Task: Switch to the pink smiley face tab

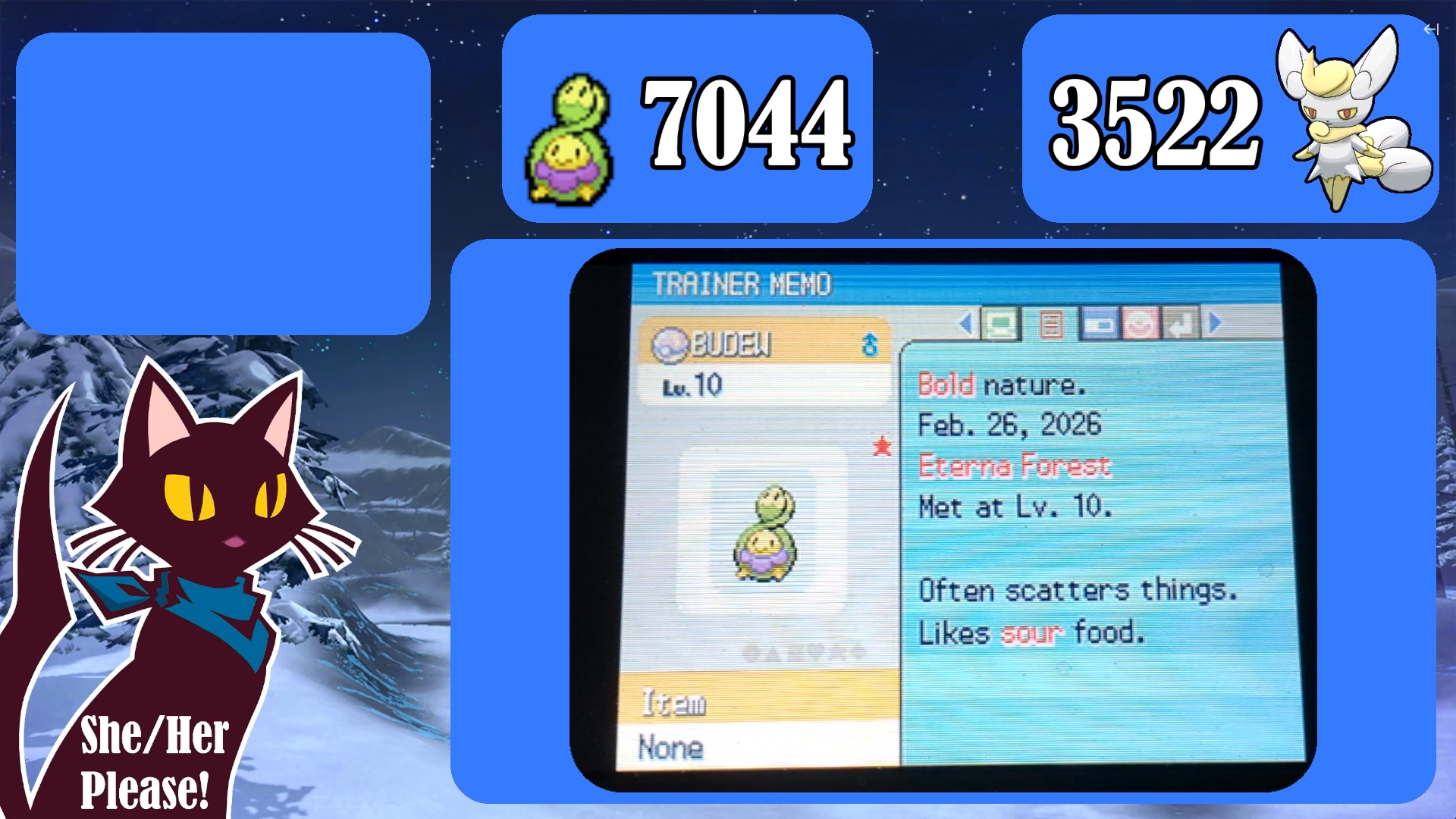Action: (1141, 325)
